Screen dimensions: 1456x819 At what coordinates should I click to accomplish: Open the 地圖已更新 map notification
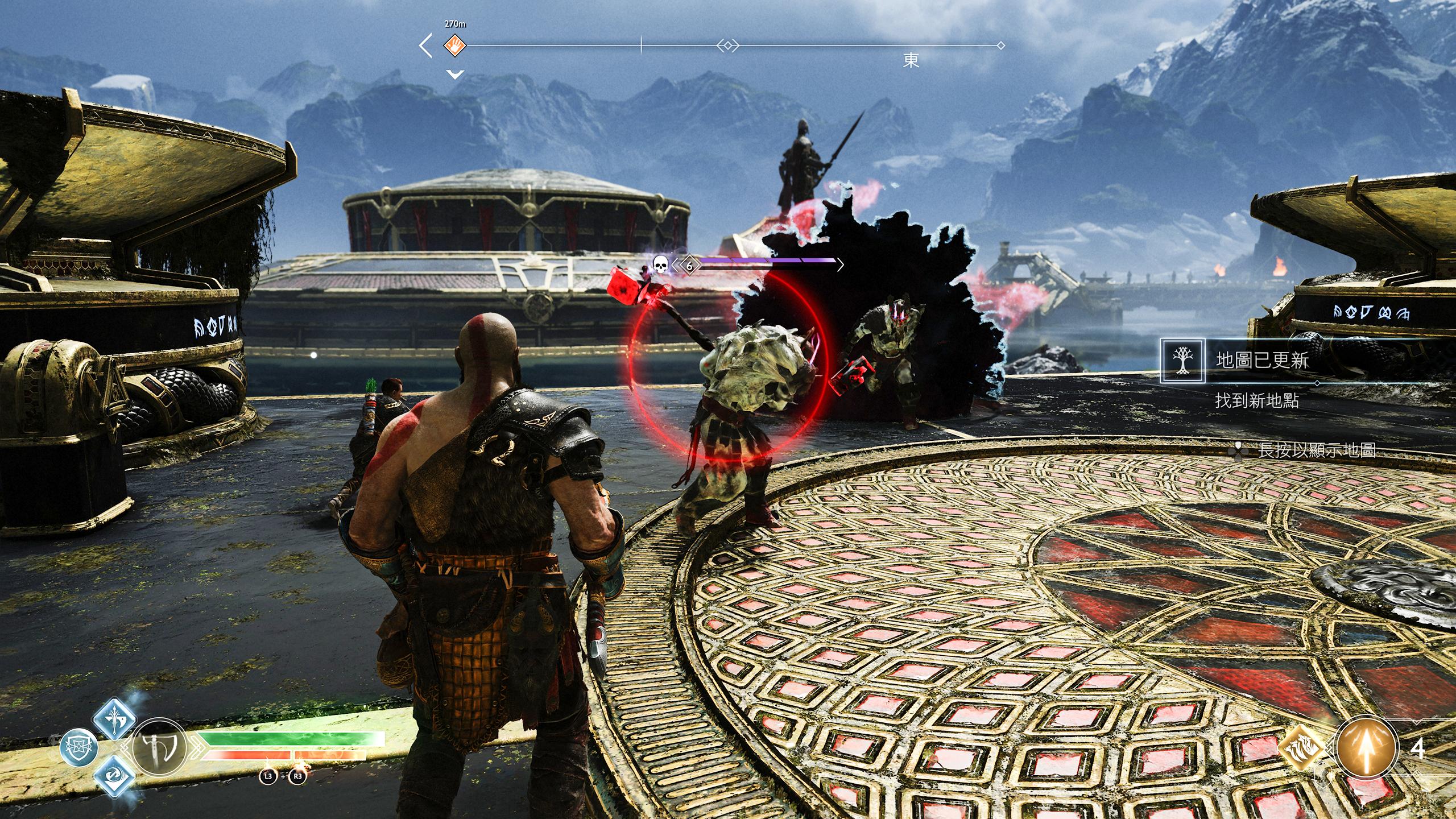click(1261, 361)
